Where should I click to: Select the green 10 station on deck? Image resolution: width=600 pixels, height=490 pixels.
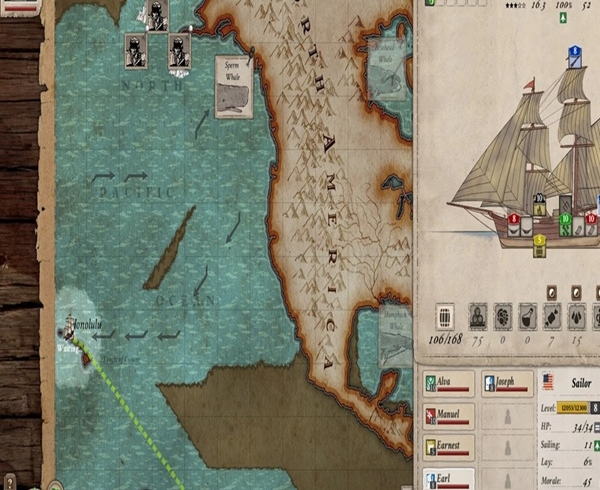[565, 219]
